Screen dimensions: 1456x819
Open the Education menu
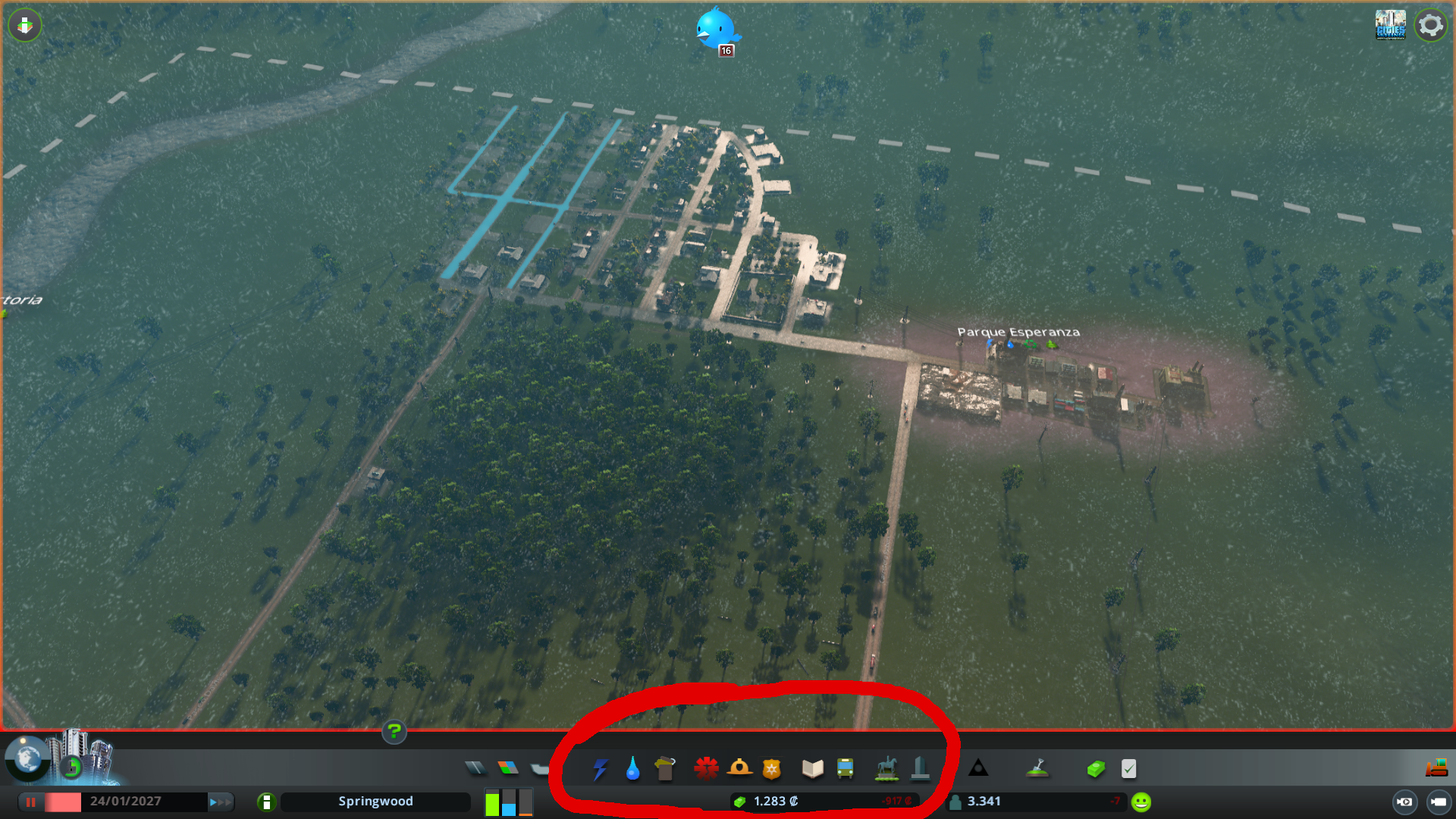pyautogui.click(x=811, y=768)
